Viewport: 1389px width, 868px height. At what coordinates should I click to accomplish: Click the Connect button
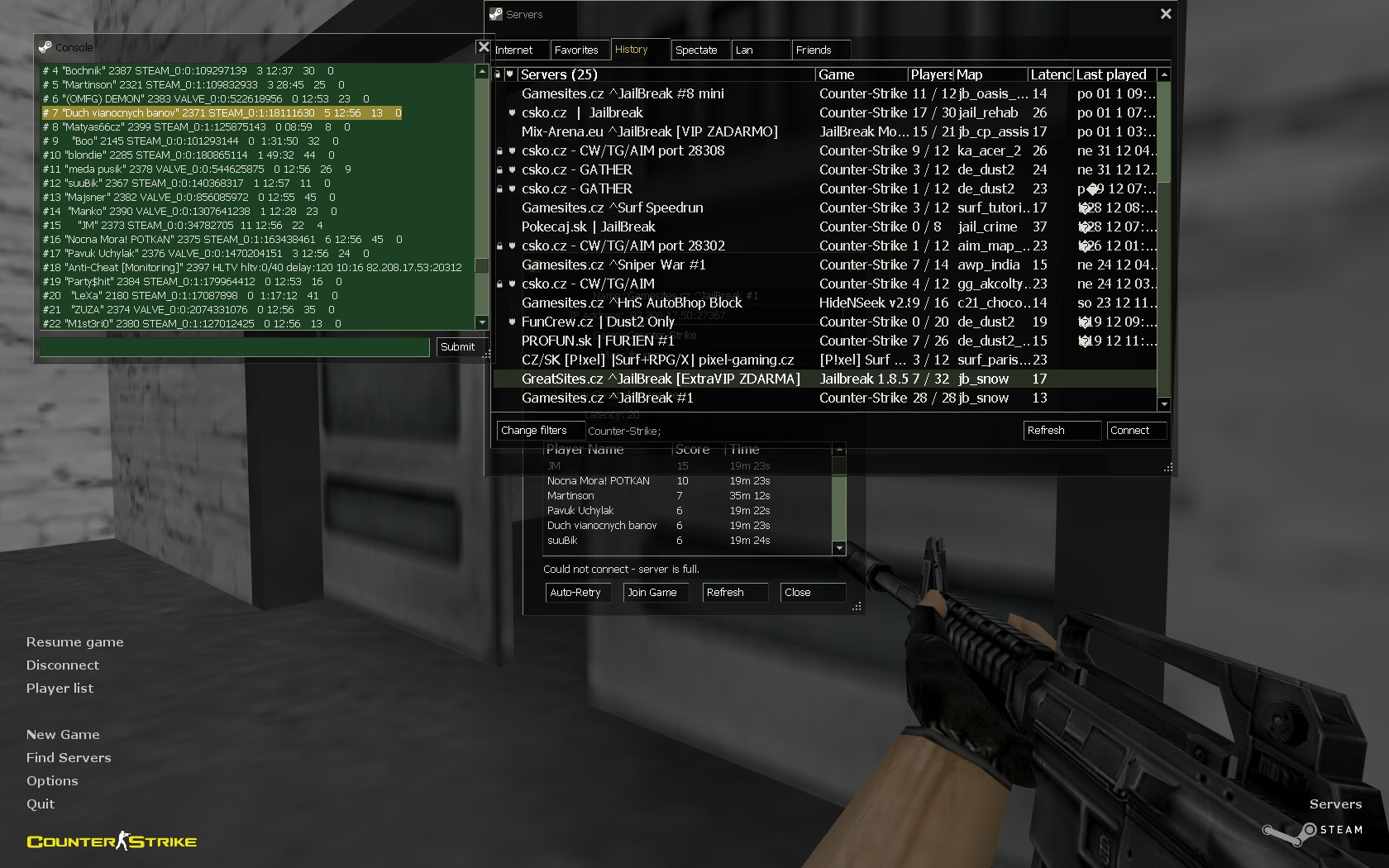click(1135, 431)
